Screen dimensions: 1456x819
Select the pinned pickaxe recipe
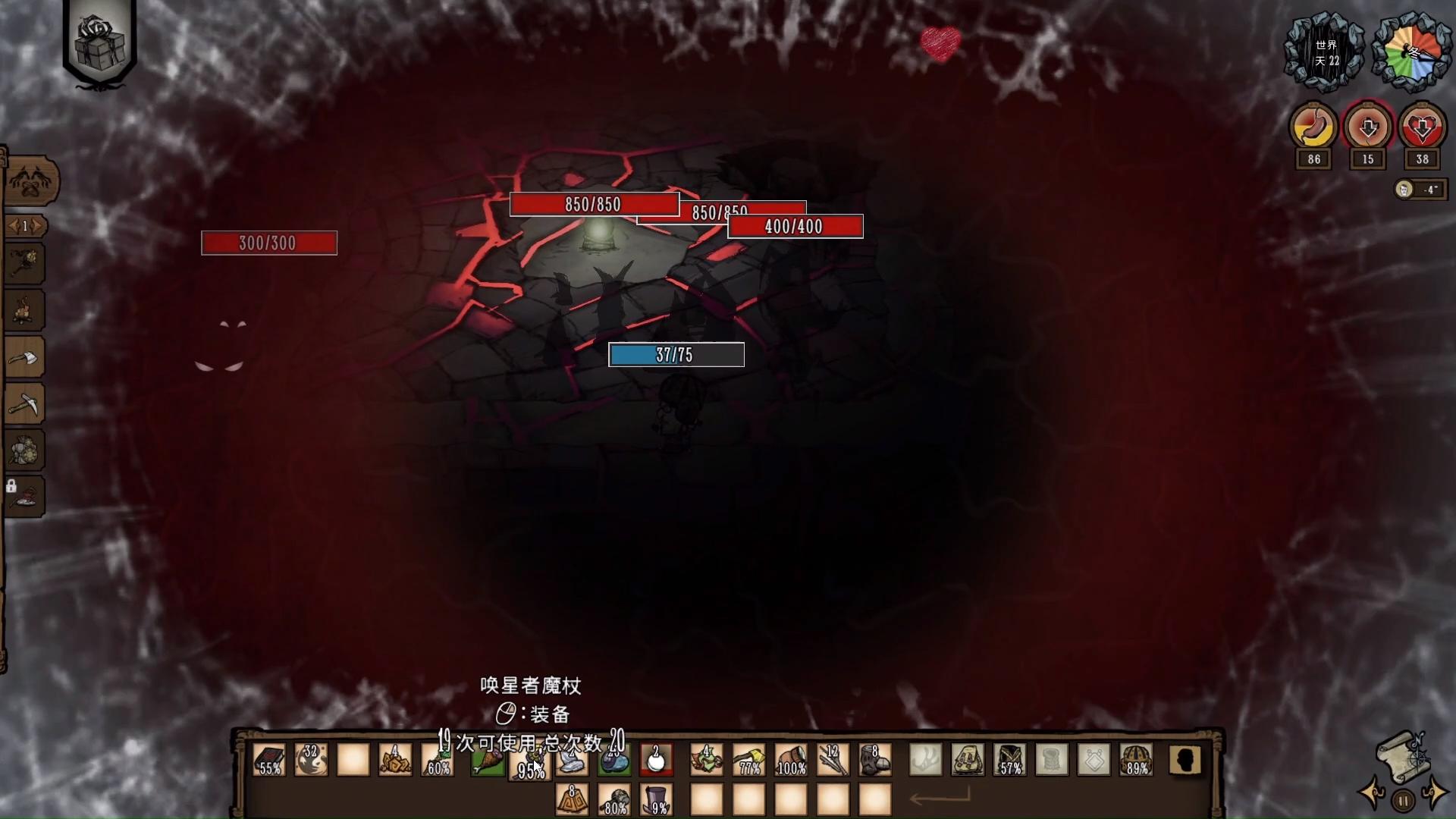point(27,404)
